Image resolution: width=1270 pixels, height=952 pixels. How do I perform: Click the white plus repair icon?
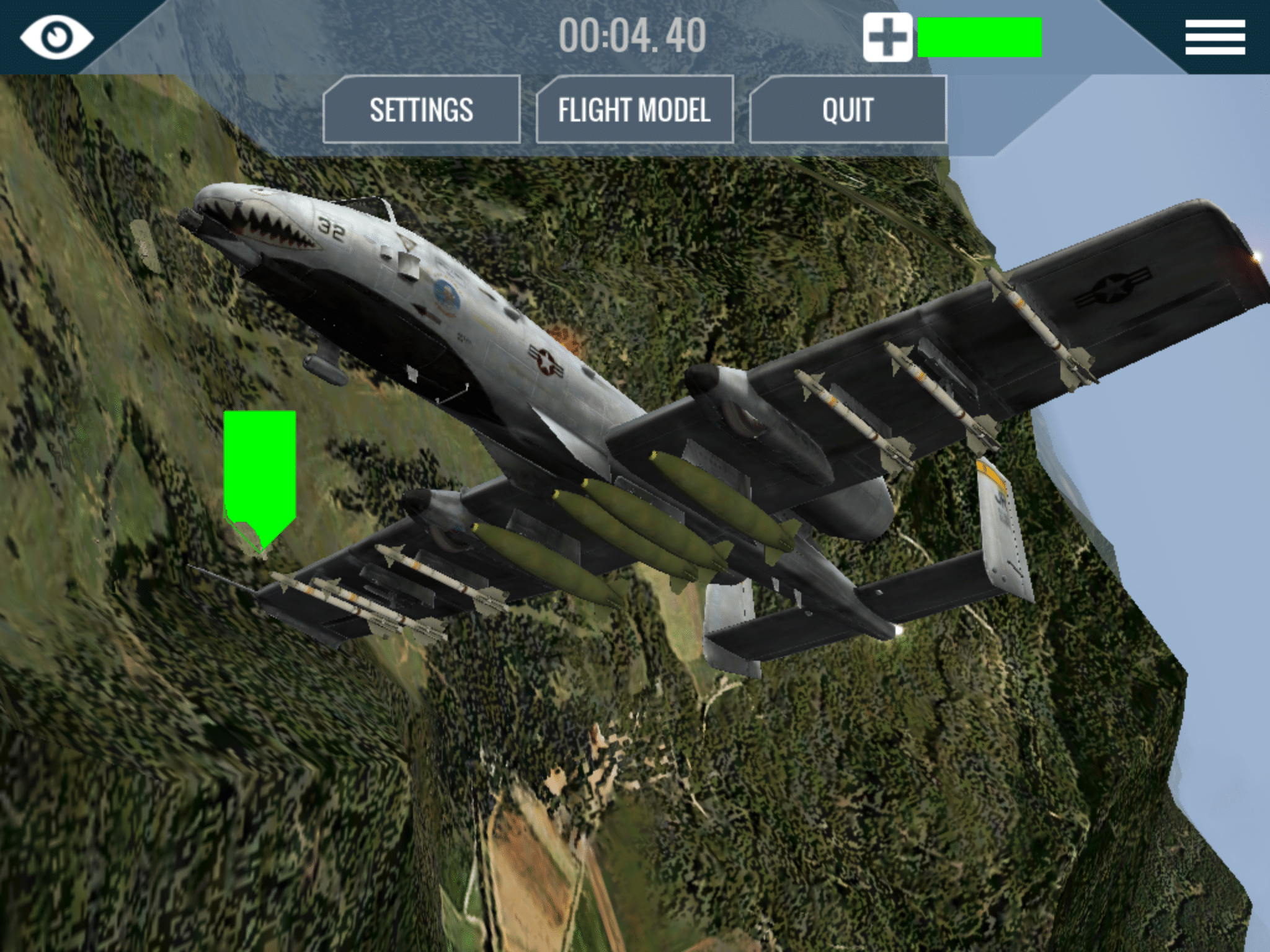(x=887, y=37)
